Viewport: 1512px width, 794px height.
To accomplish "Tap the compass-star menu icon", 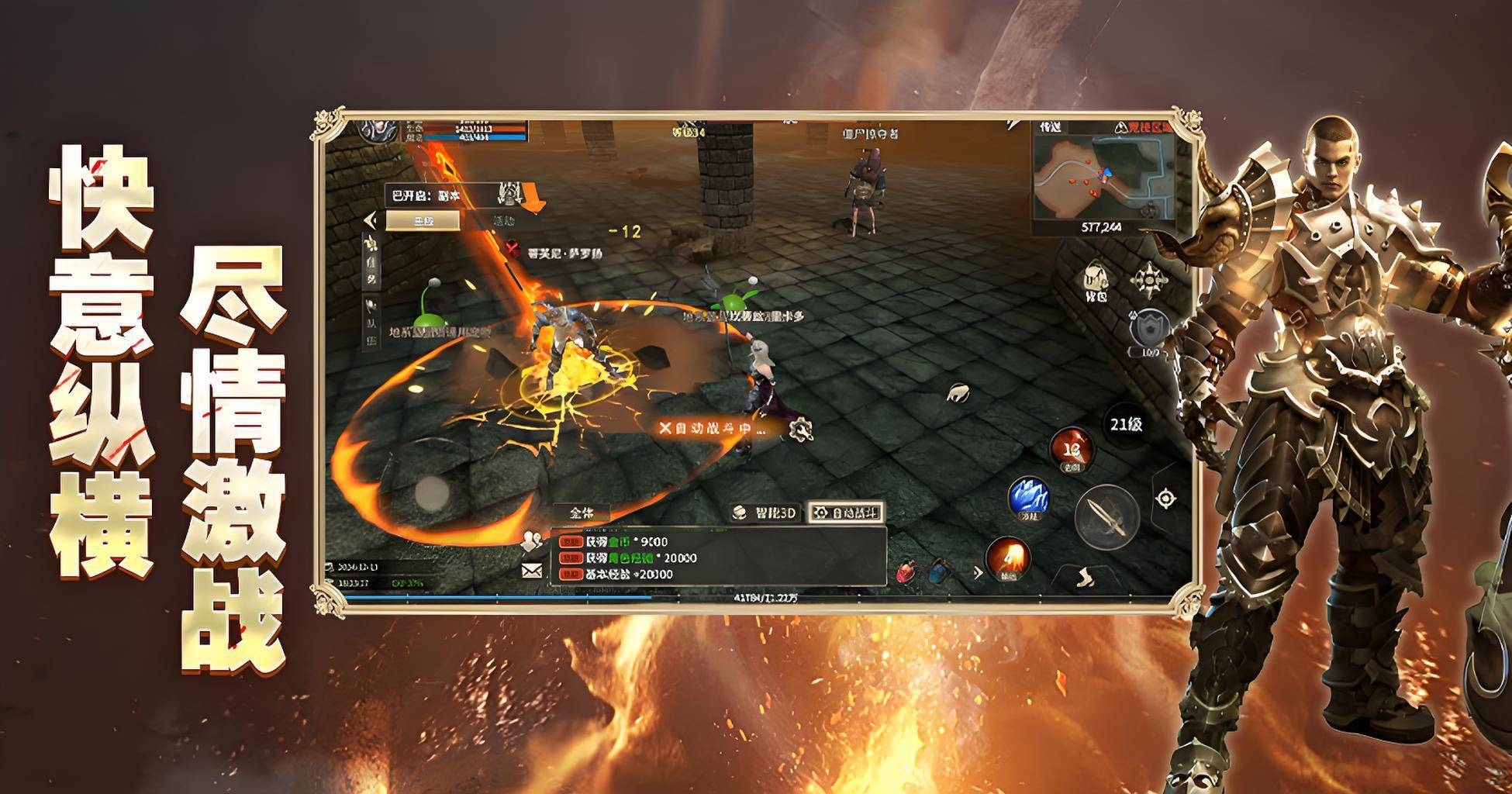I will click(1149, 280).
